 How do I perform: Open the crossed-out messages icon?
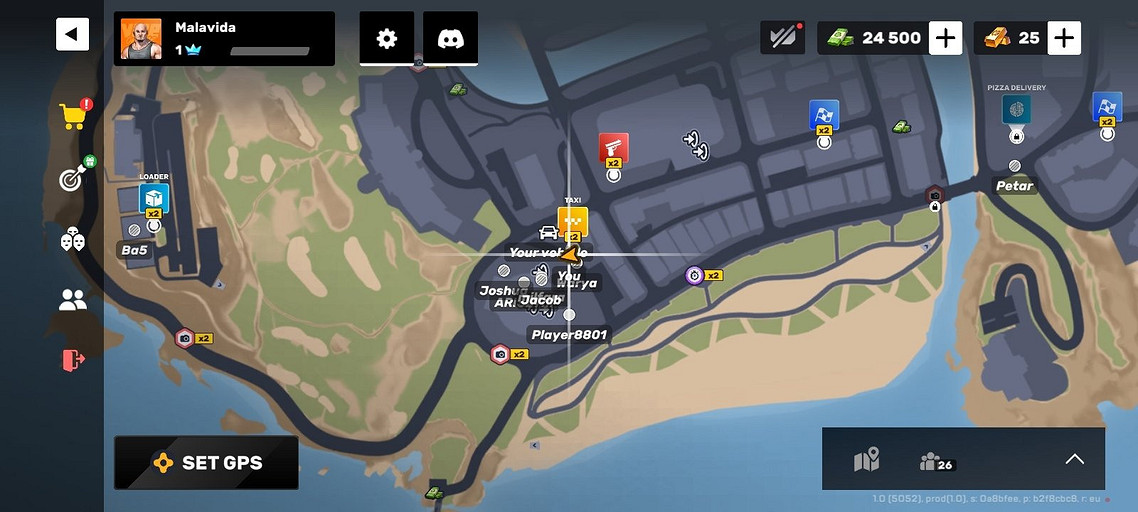coord(783,37)
